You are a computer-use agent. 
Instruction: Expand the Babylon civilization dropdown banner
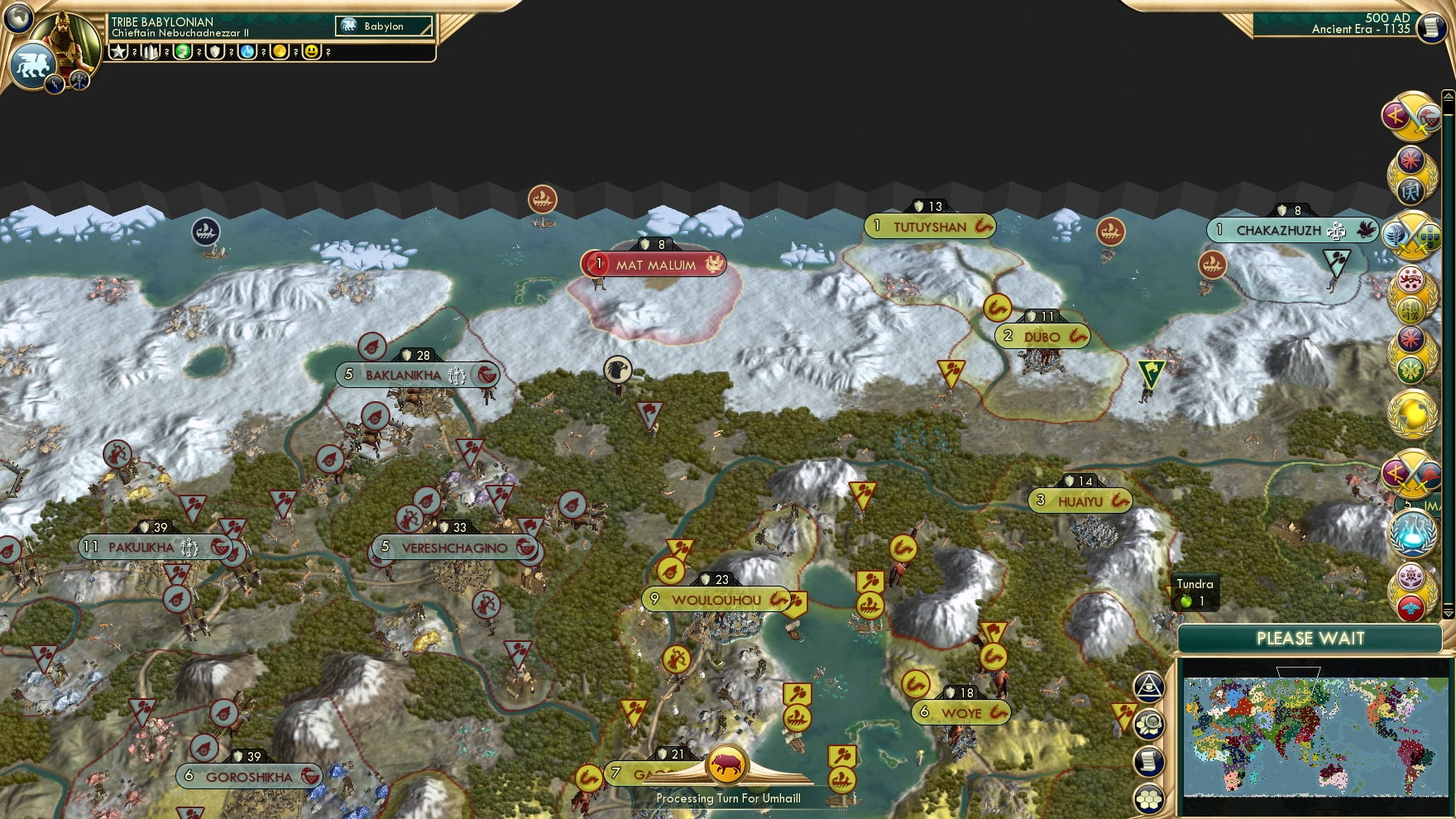(382, 26)
